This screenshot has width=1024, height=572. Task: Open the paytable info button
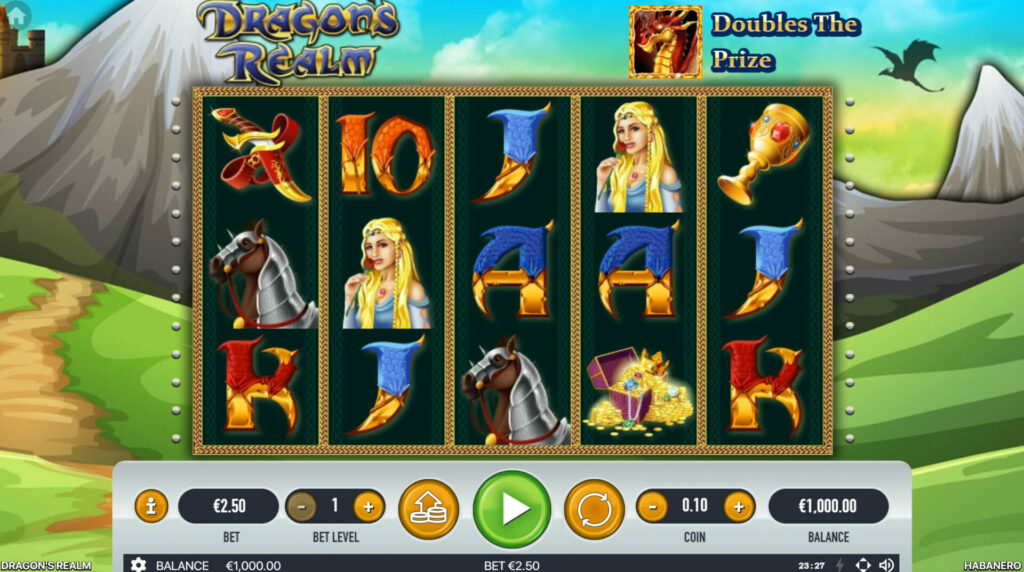151,507
